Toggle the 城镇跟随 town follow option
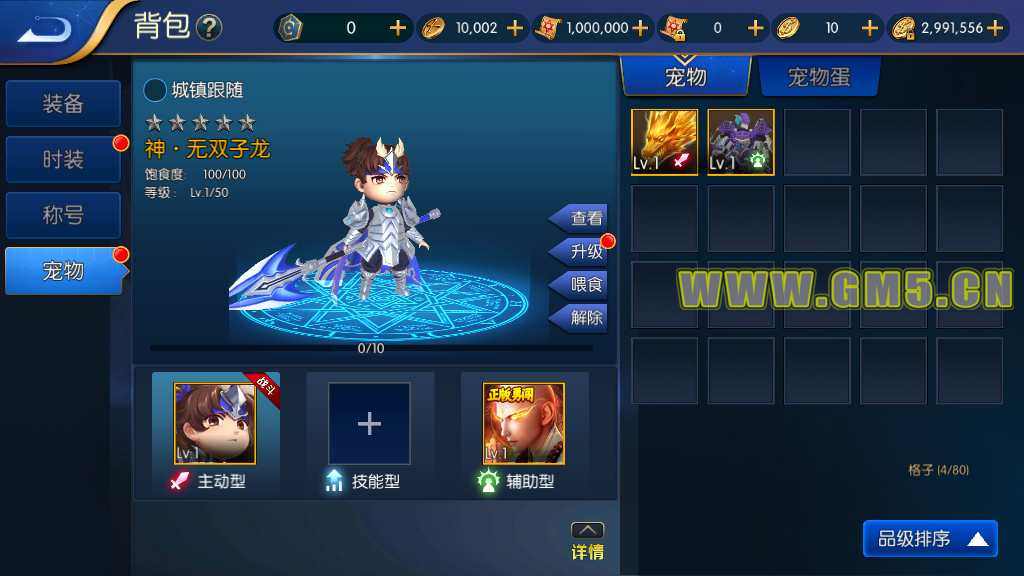The width and height of the screenshot is (1024, 576). (x=156, y=91)
